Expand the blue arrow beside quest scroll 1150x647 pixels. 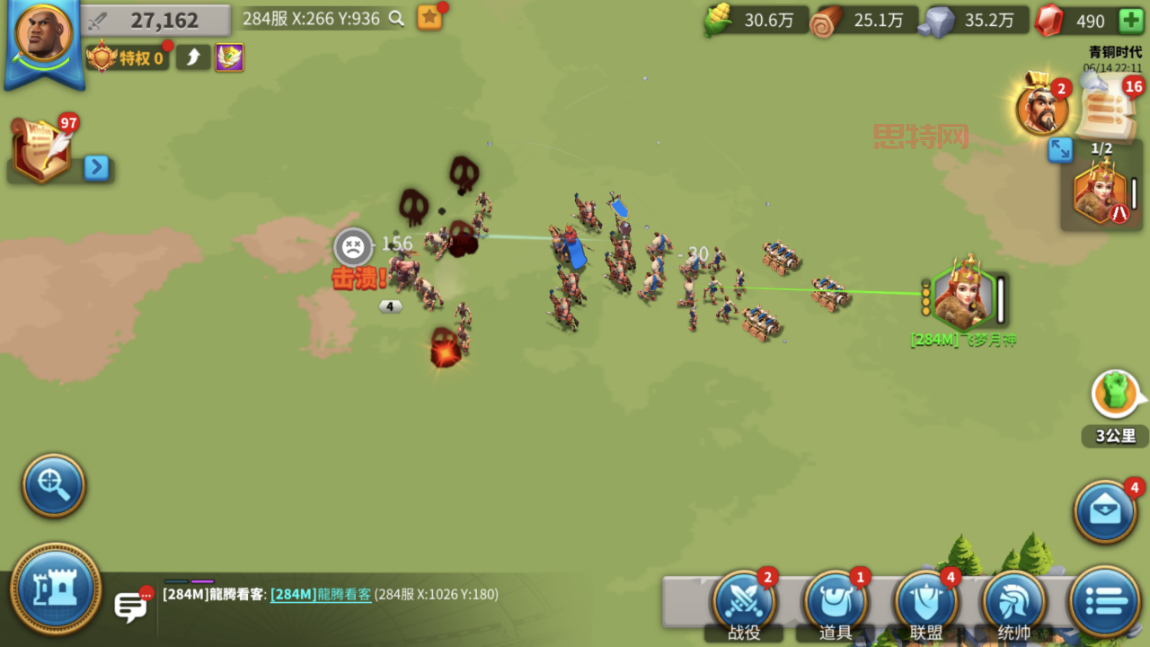96,167
